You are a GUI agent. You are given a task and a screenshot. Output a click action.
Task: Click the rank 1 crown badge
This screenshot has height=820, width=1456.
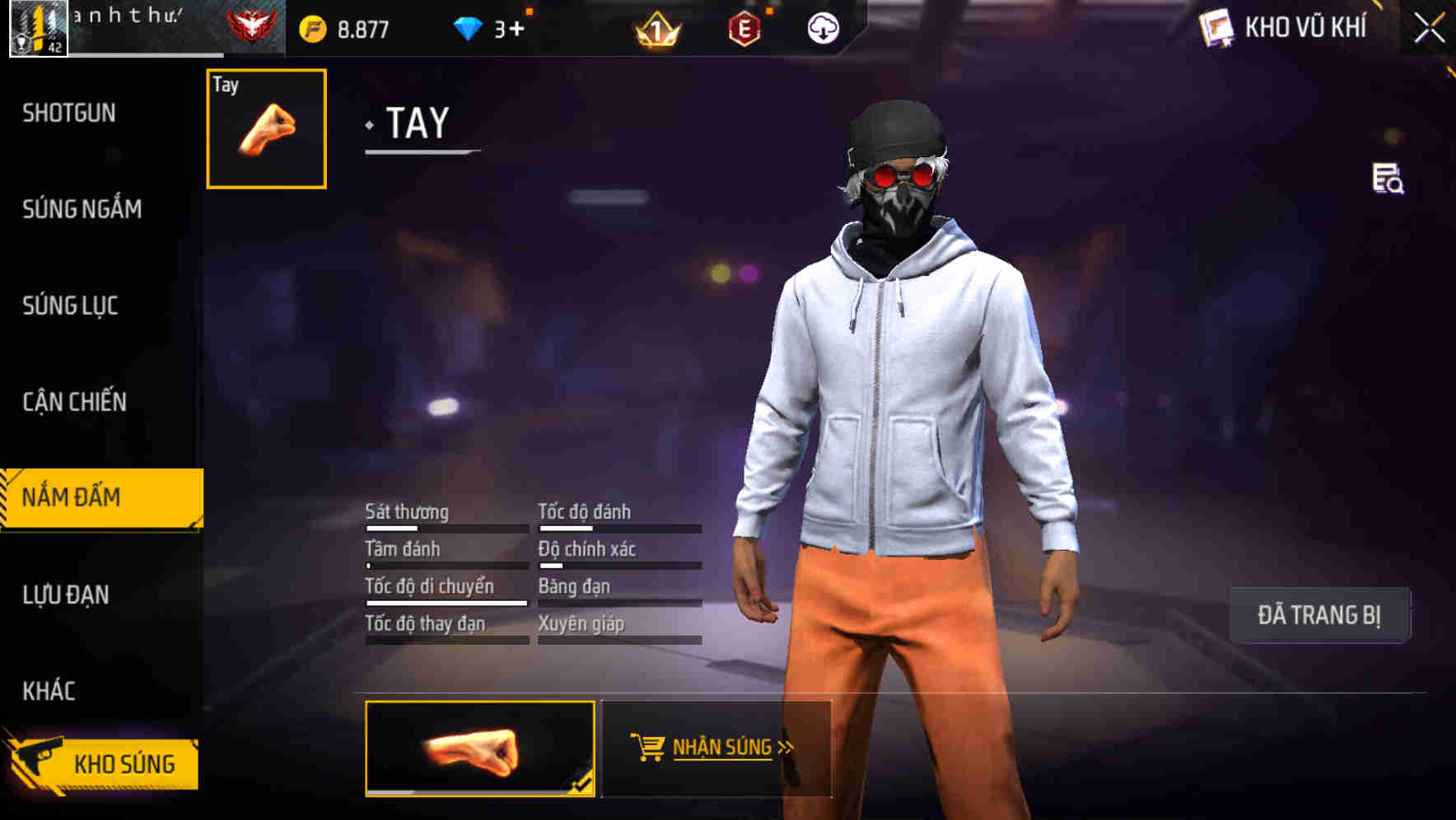pyautogui.click(x=659, y=29)
